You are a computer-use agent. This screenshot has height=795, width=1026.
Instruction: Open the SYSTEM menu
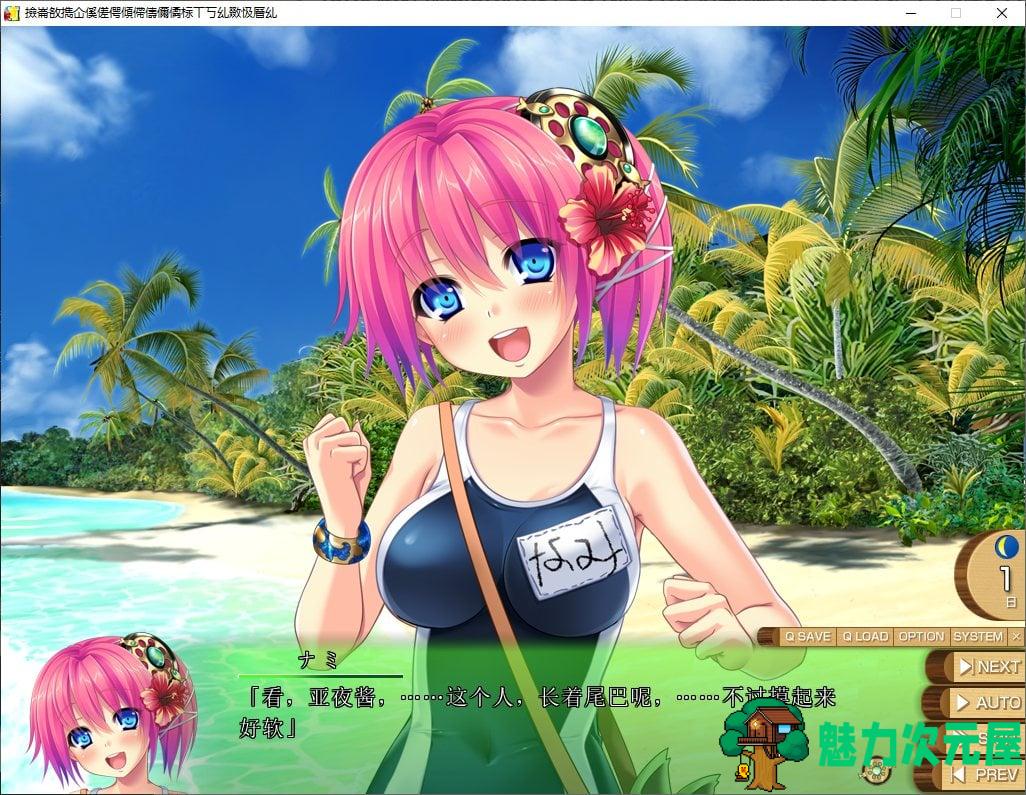click(x=978, y=636)
